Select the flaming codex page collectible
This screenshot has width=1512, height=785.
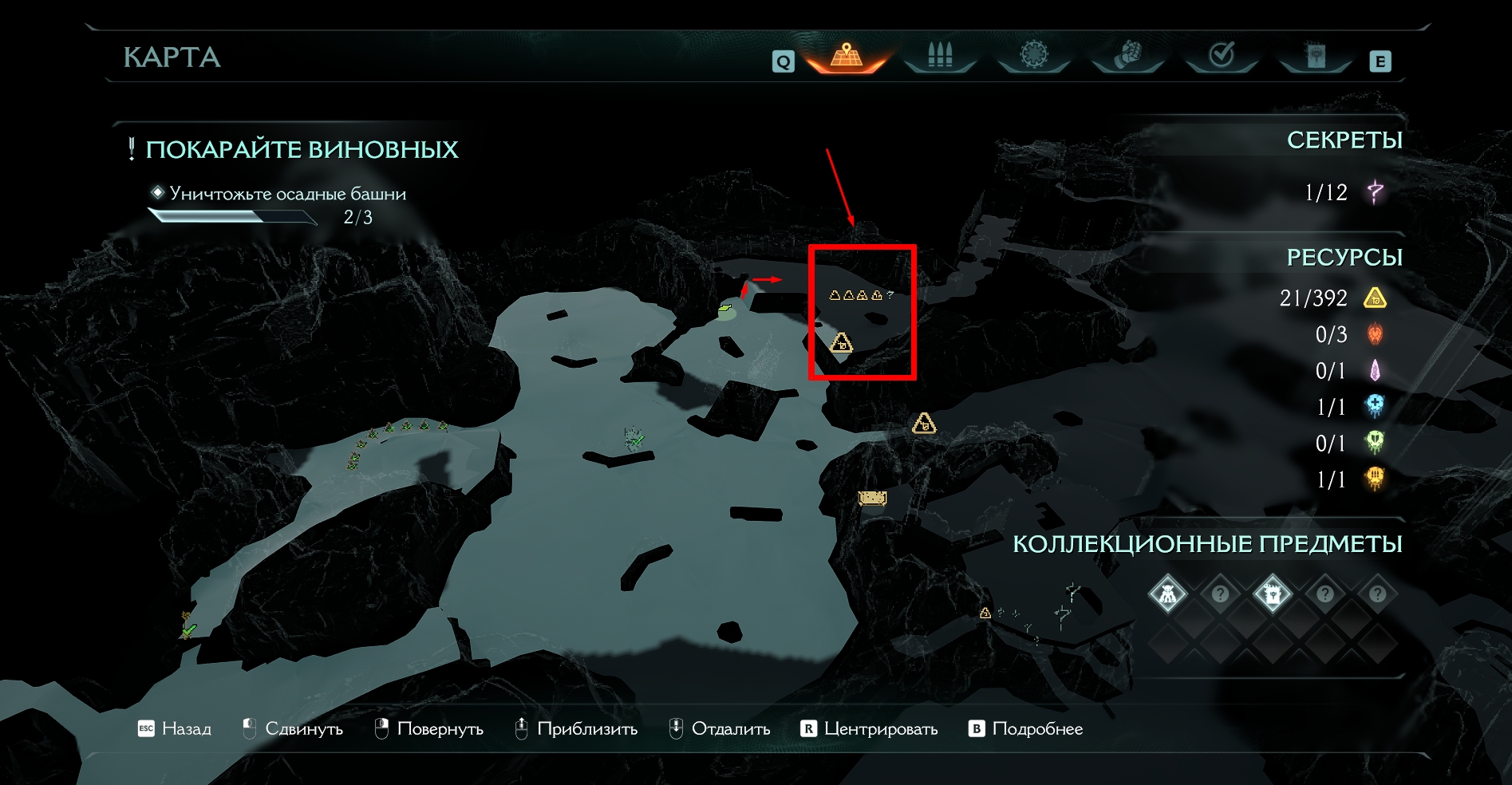click(x=1272, y=594)
